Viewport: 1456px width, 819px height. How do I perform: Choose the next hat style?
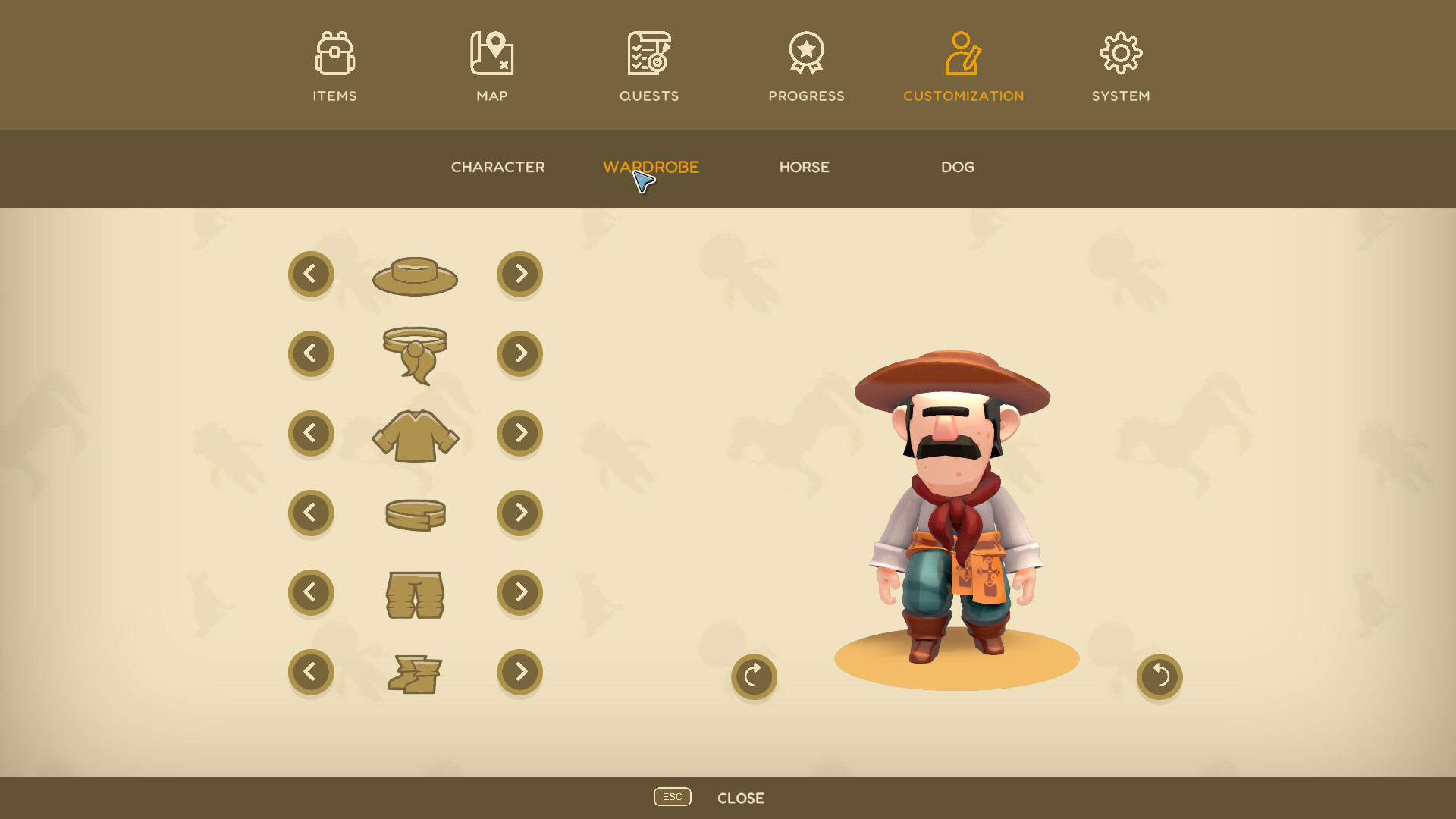(519, 274)
